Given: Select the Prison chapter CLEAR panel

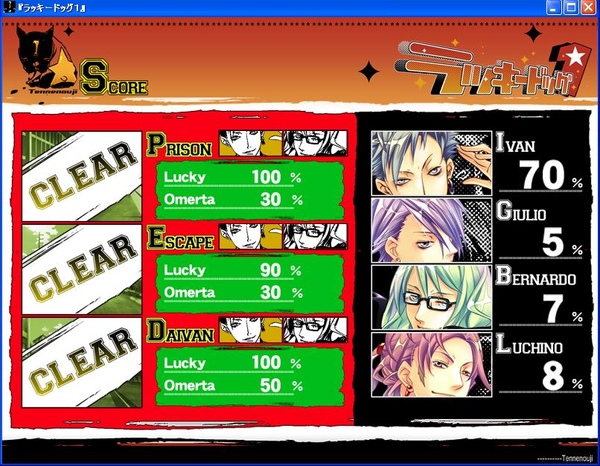Looking at the screenshot, I should (x=82, y=174).
